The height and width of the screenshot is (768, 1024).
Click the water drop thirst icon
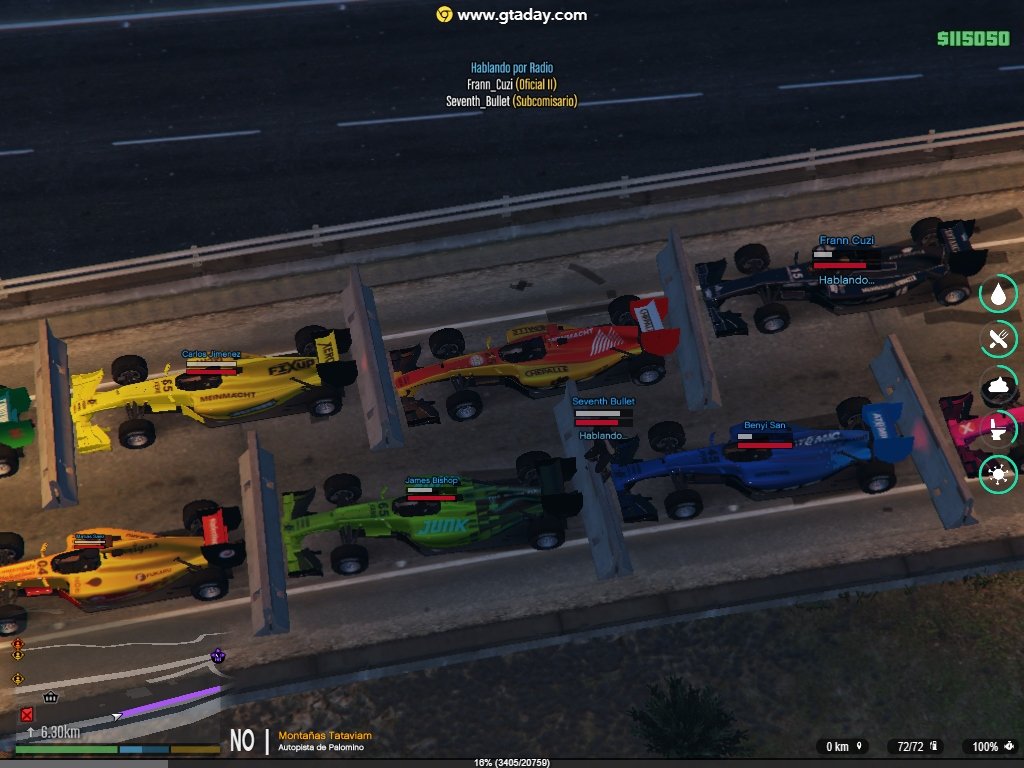998,294
